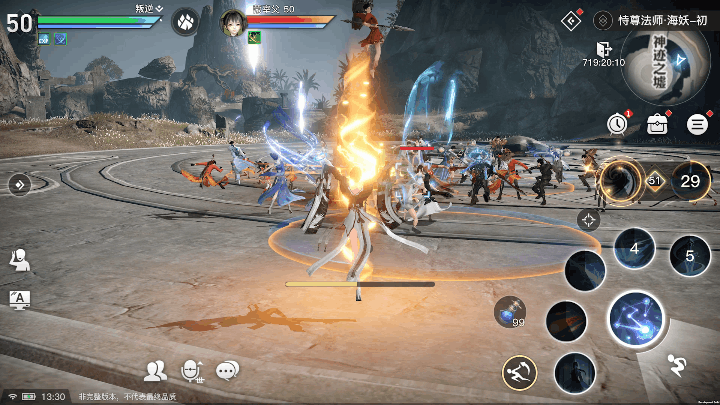Use the ultimate skill showing 29

click(690, 181)
